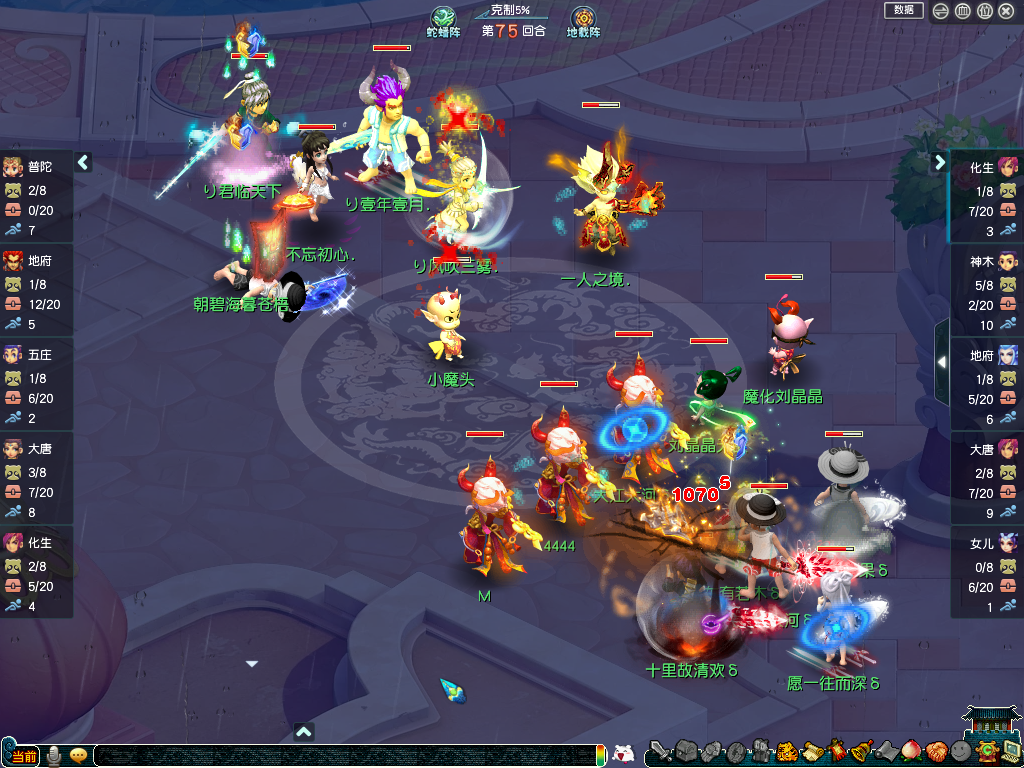This screenshot has width=1024, height=768.
Task: Open the 数据 data panel
Action: (903, 10)
